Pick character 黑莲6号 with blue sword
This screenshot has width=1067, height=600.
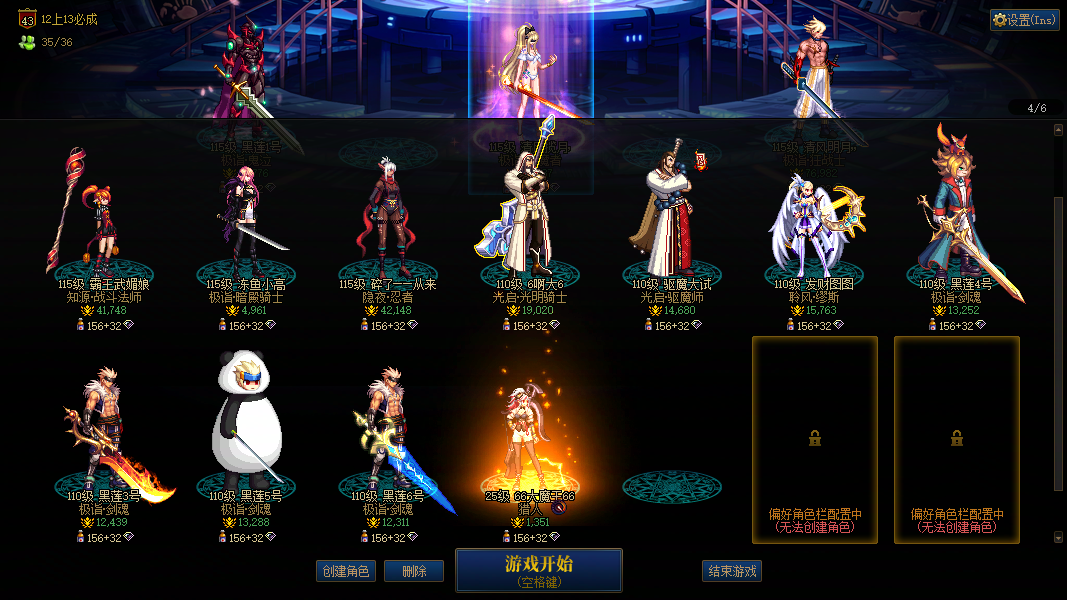388,435
